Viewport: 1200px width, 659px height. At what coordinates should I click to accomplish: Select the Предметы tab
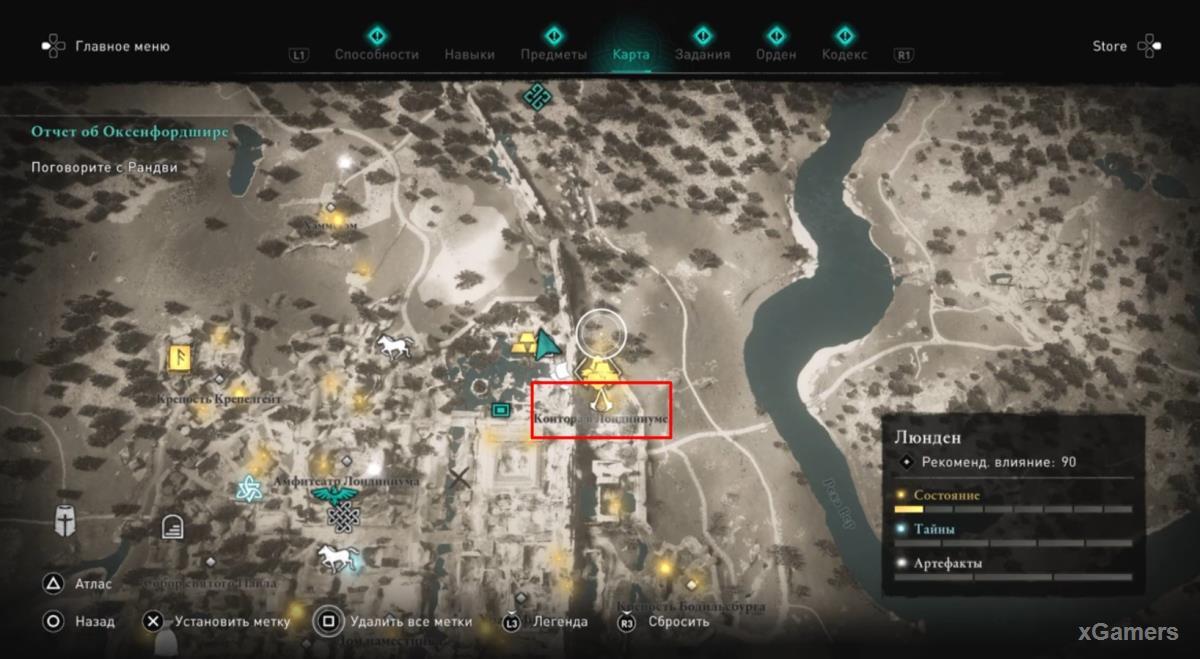[x=553, y=55]
